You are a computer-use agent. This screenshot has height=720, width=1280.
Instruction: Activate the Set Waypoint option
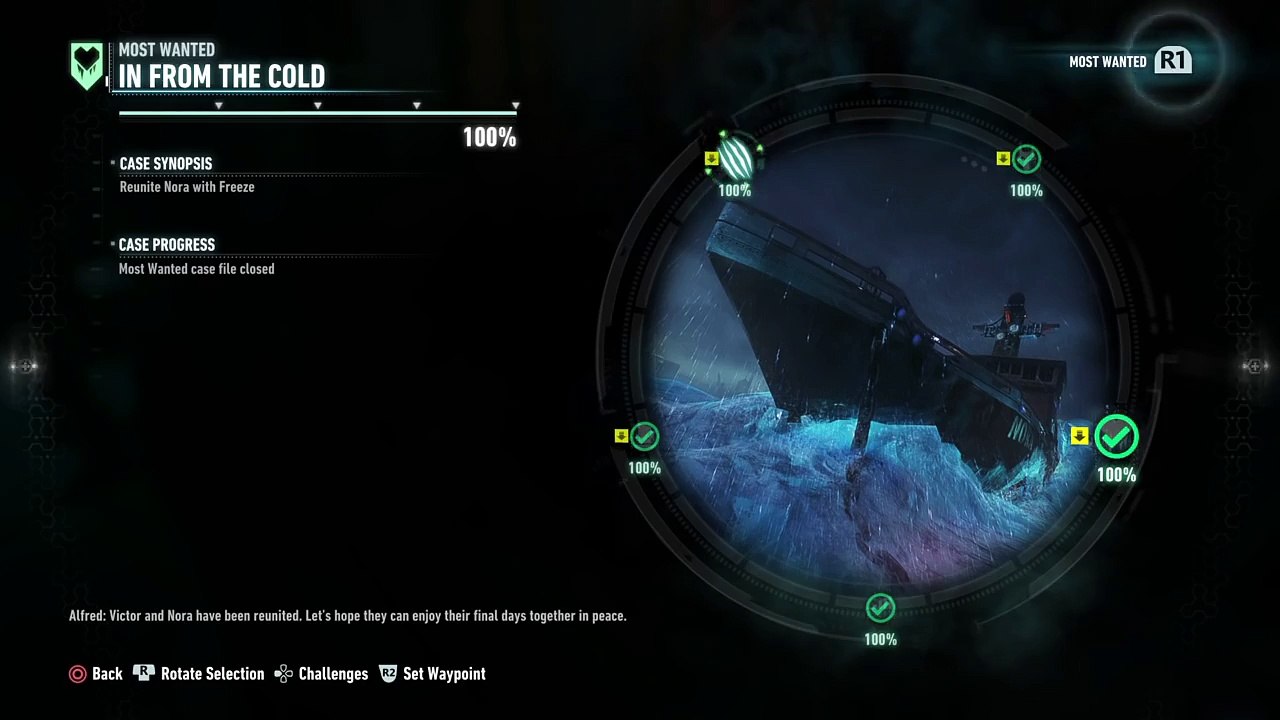click(432, 674)
